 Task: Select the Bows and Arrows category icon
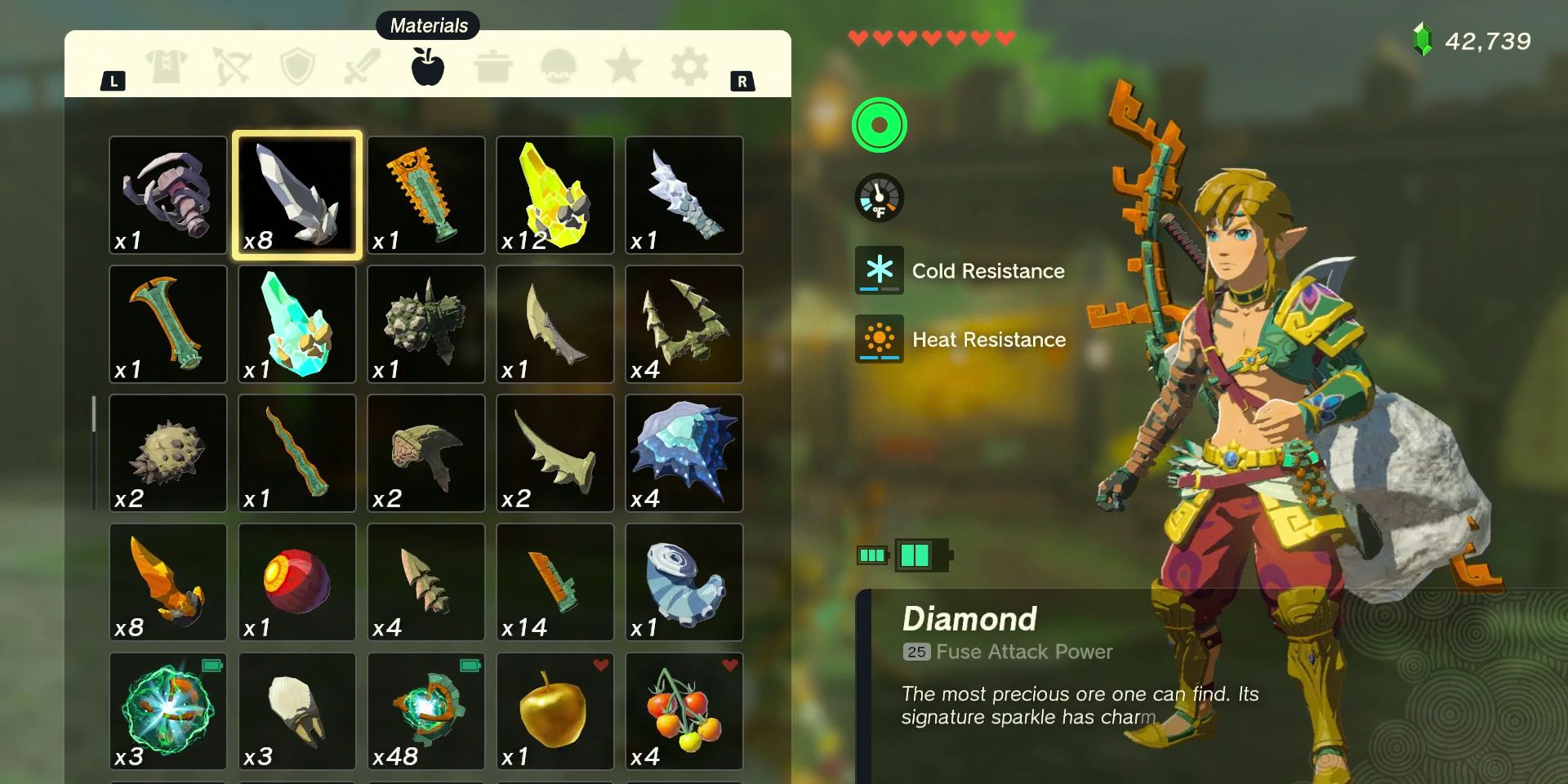[x=233, y=67]
